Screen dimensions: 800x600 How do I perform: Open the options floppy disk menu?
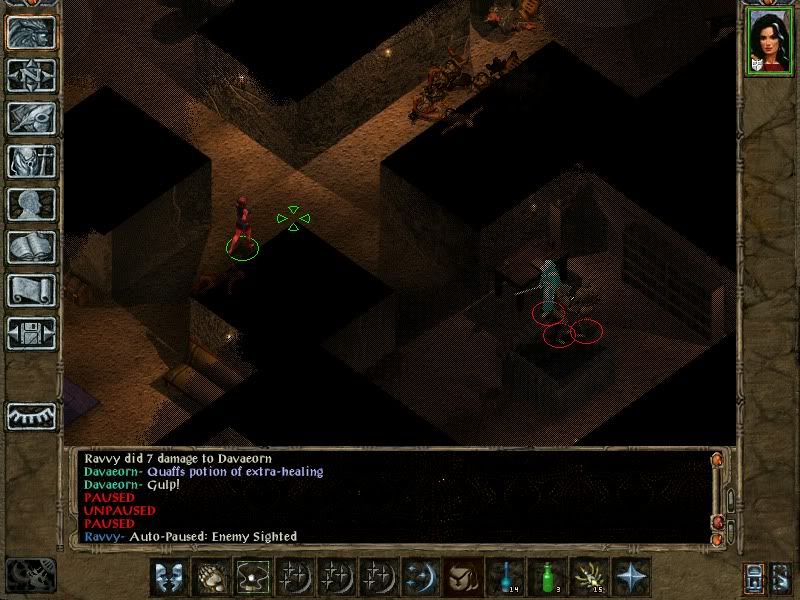[31, 333]
